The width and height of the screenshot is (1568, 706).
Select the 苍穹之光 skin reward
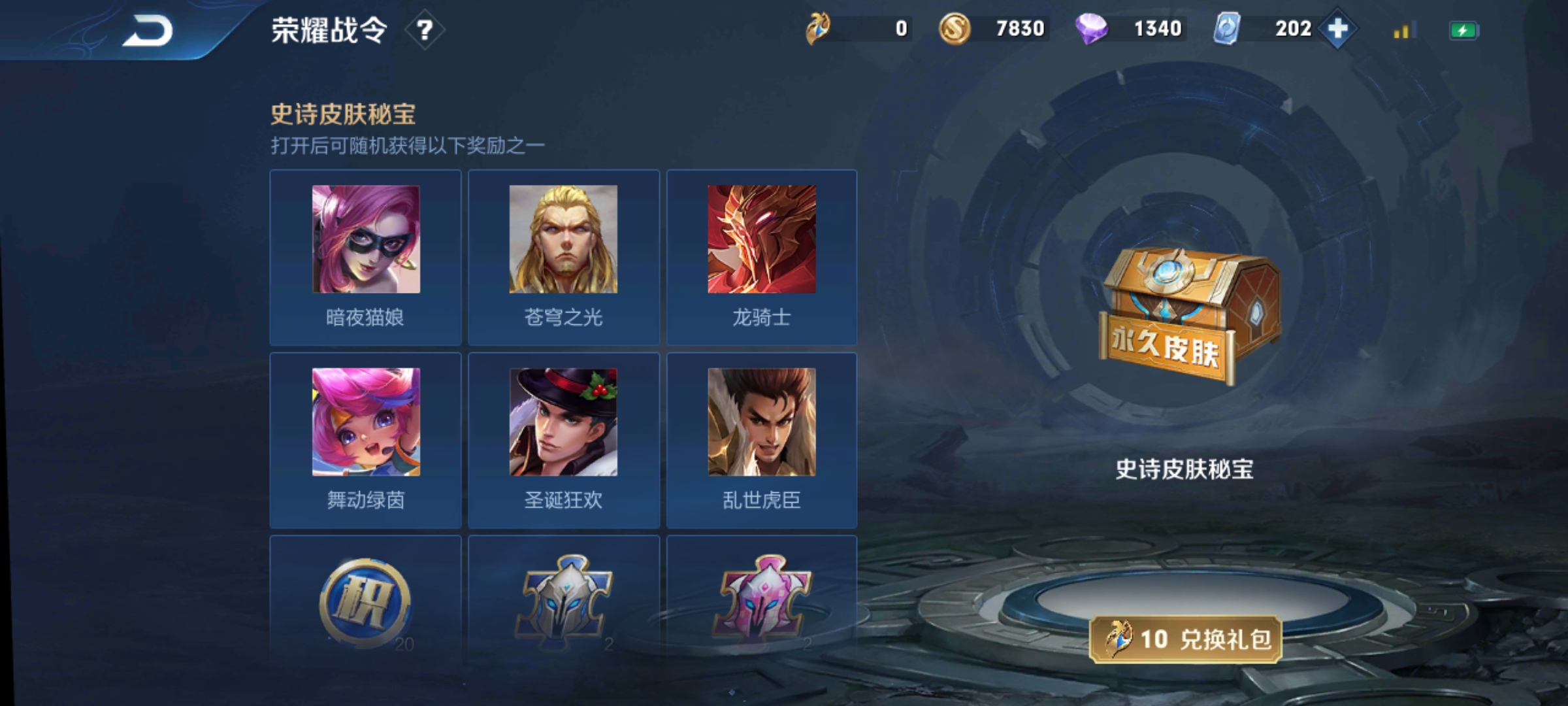pos(563,257)
